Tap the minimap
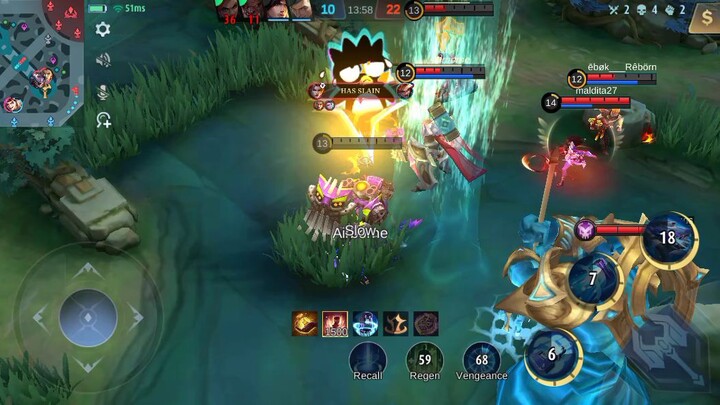The image size is (720, 405). click(x=40, y=60)
